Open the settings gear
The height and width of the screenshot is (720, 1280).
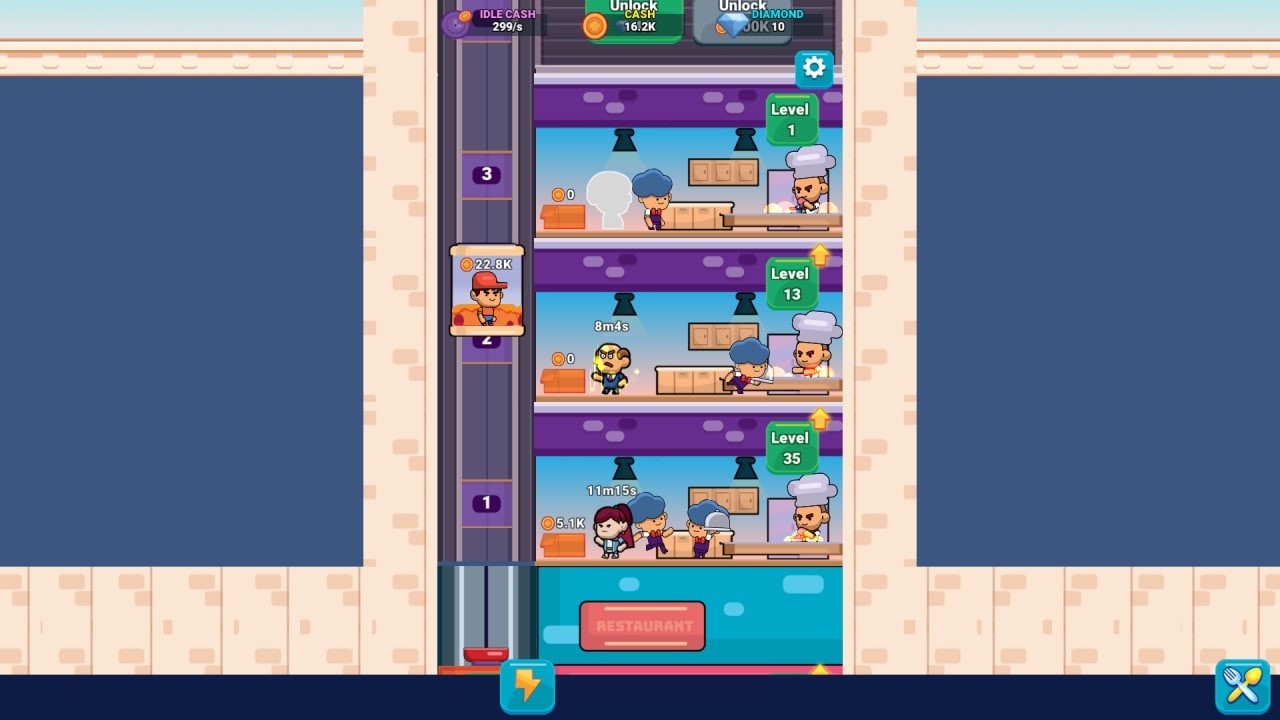[814, 68]
